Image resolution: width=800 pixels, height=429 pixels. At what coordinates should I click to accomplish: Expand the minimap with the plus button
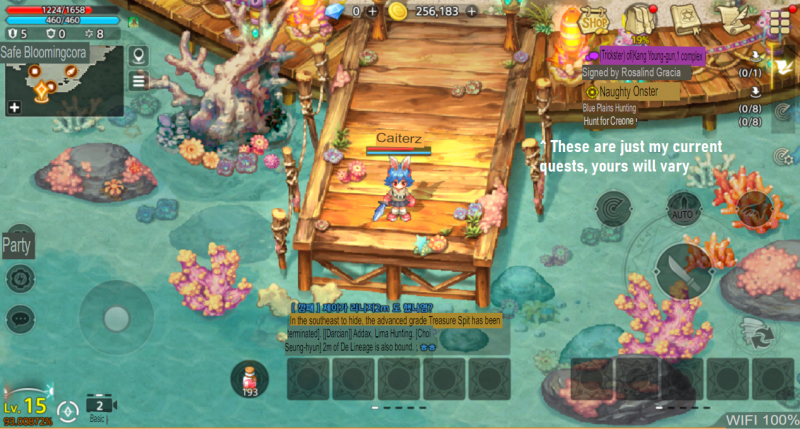[x=15, y=107]
